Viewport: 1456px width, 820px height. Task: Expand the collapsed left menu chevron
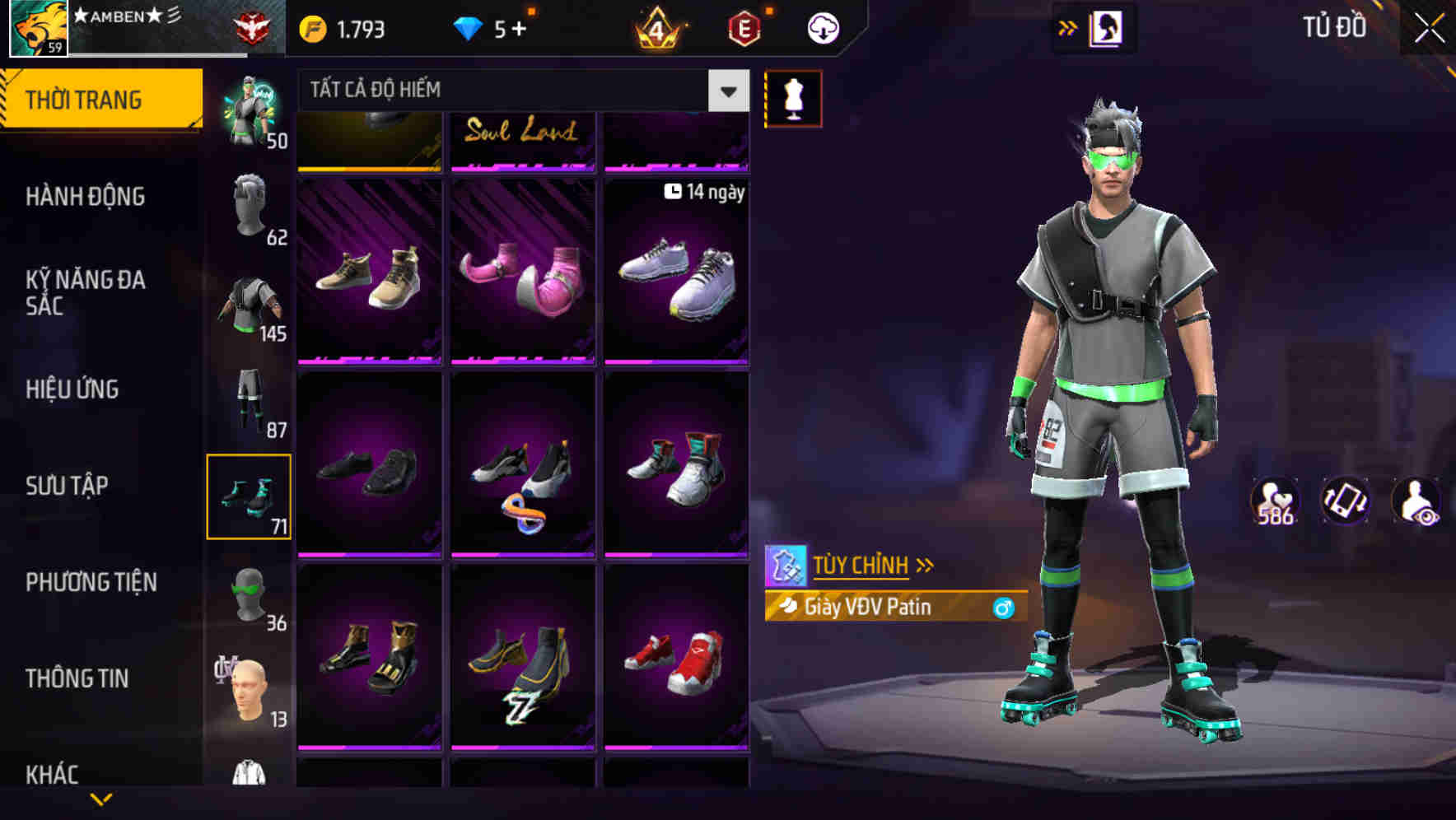point(100,797)
